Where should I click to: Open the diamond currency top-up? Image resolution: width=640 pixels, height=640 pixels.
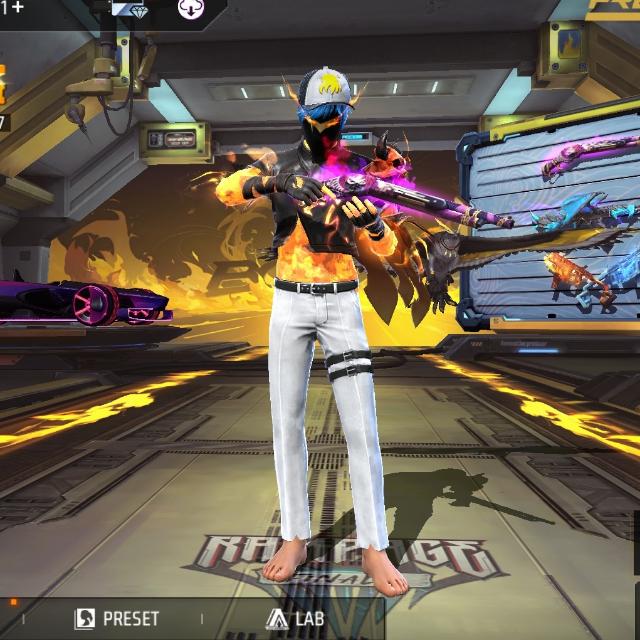(x=128, y=9)
